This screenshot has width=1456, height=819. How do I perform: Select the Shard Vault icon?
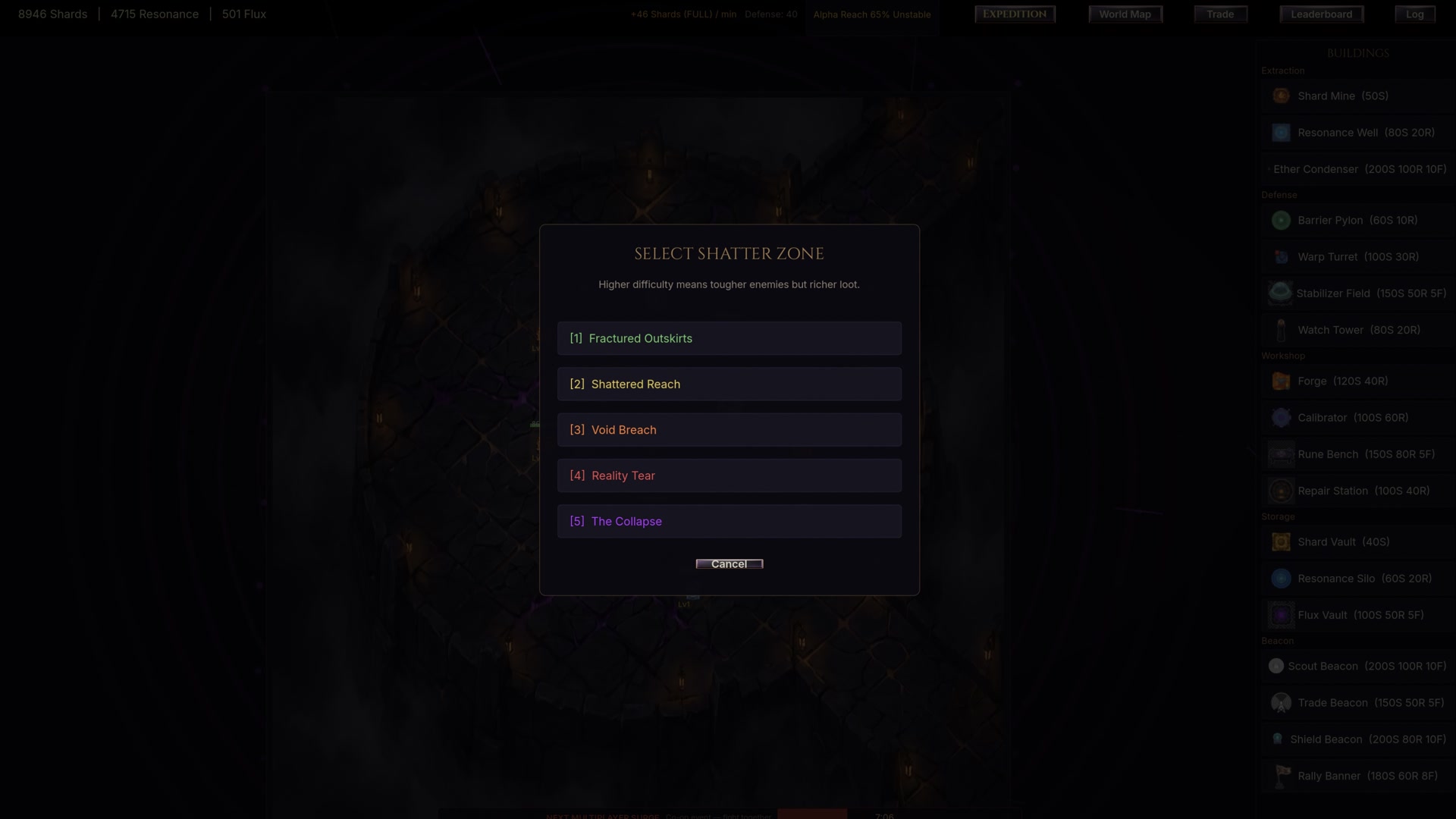pos(1282,541)
